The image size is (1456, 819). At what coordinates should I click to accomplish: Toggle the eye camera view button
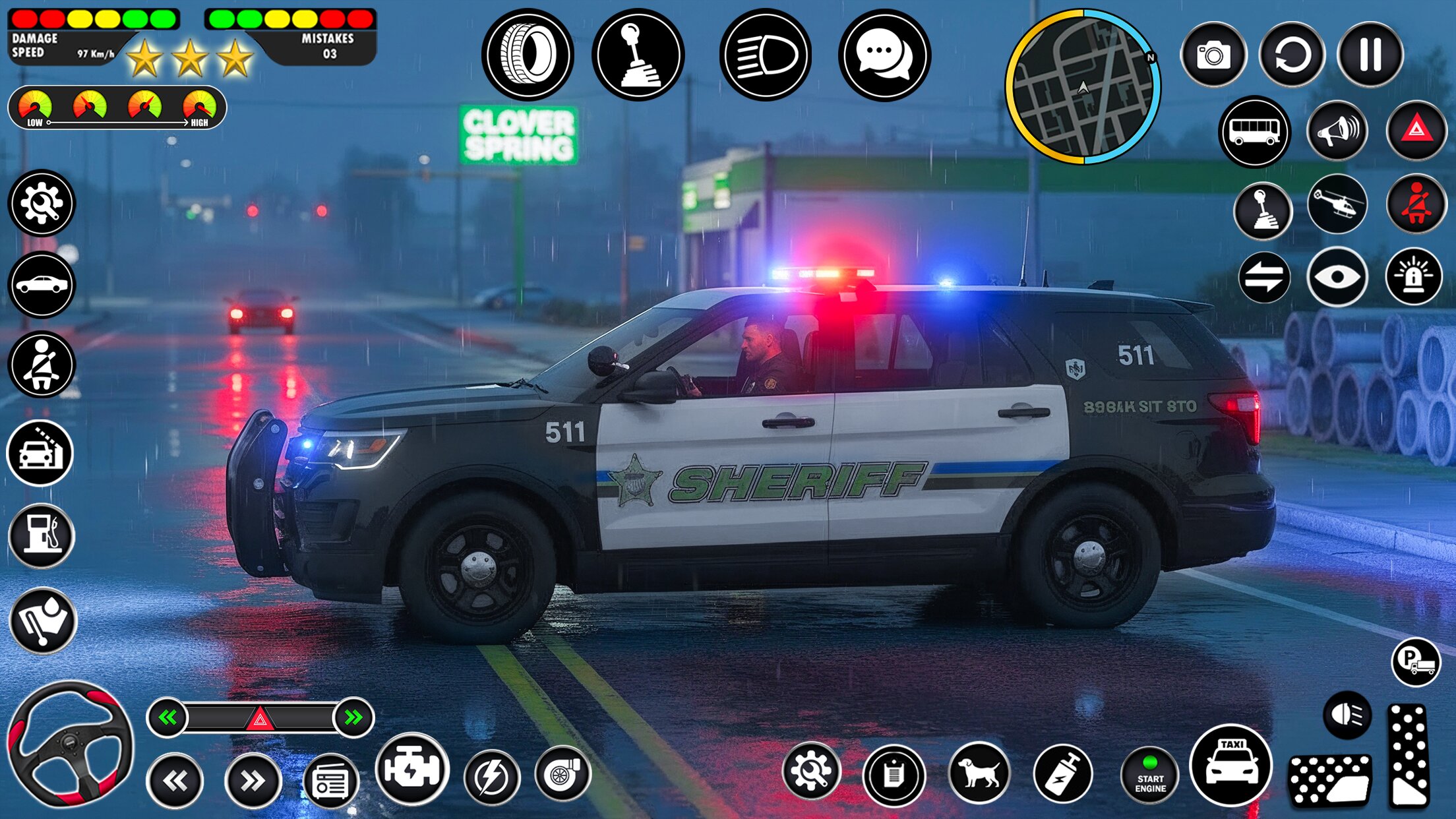pyautogui.click(x=1337, y=277)
